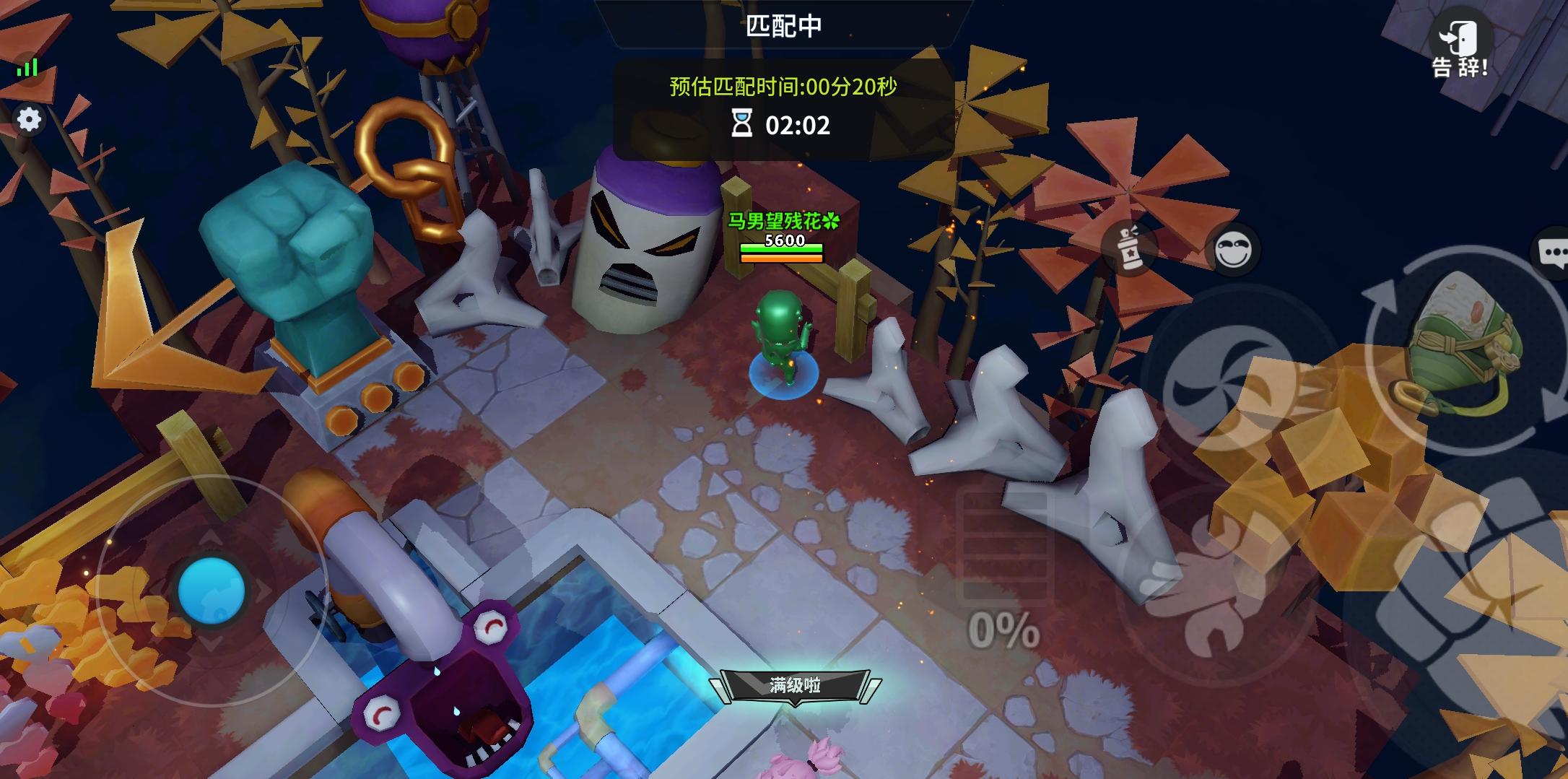Tap the network signal bars indicator
The width and height of the screenshot is (1568, 779).
tap(26, 68)
